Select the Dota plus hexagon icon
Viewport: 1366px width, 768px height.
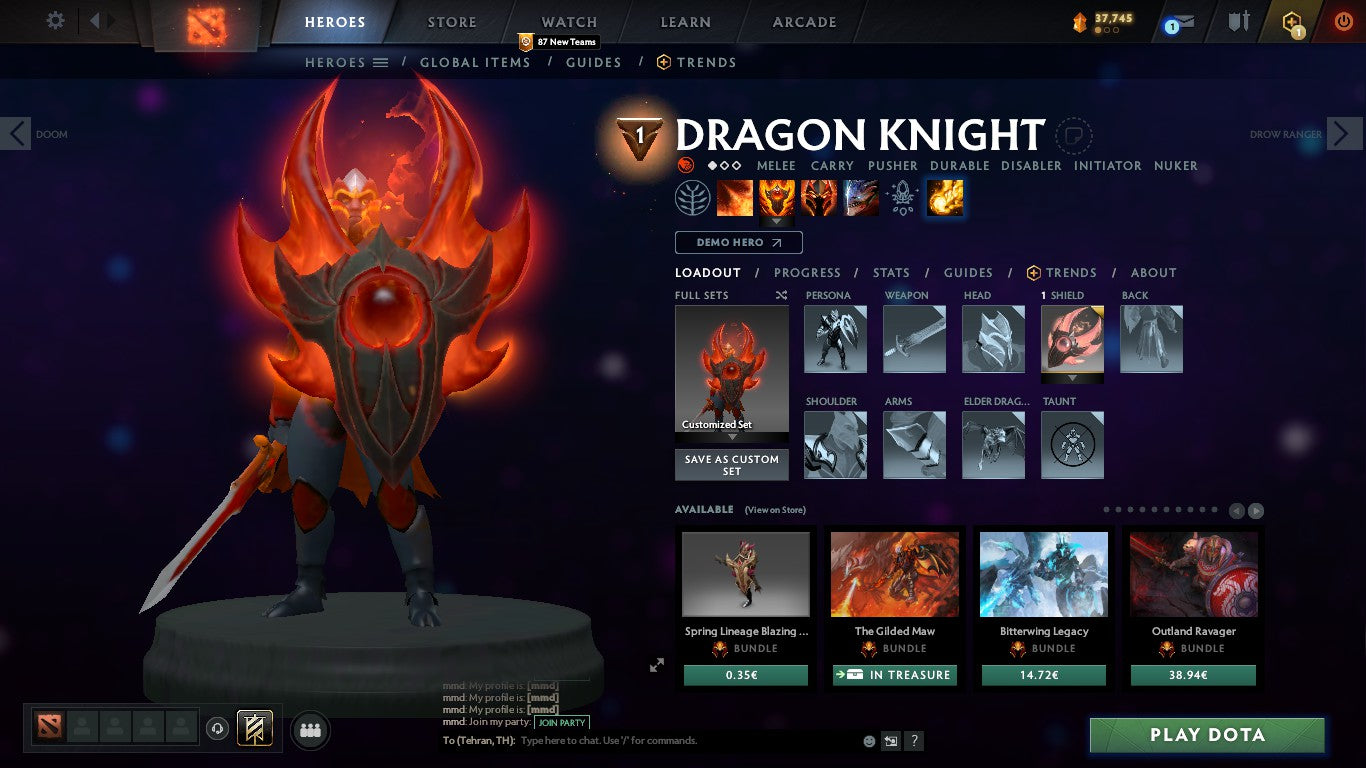click(x=1293, y=20)
